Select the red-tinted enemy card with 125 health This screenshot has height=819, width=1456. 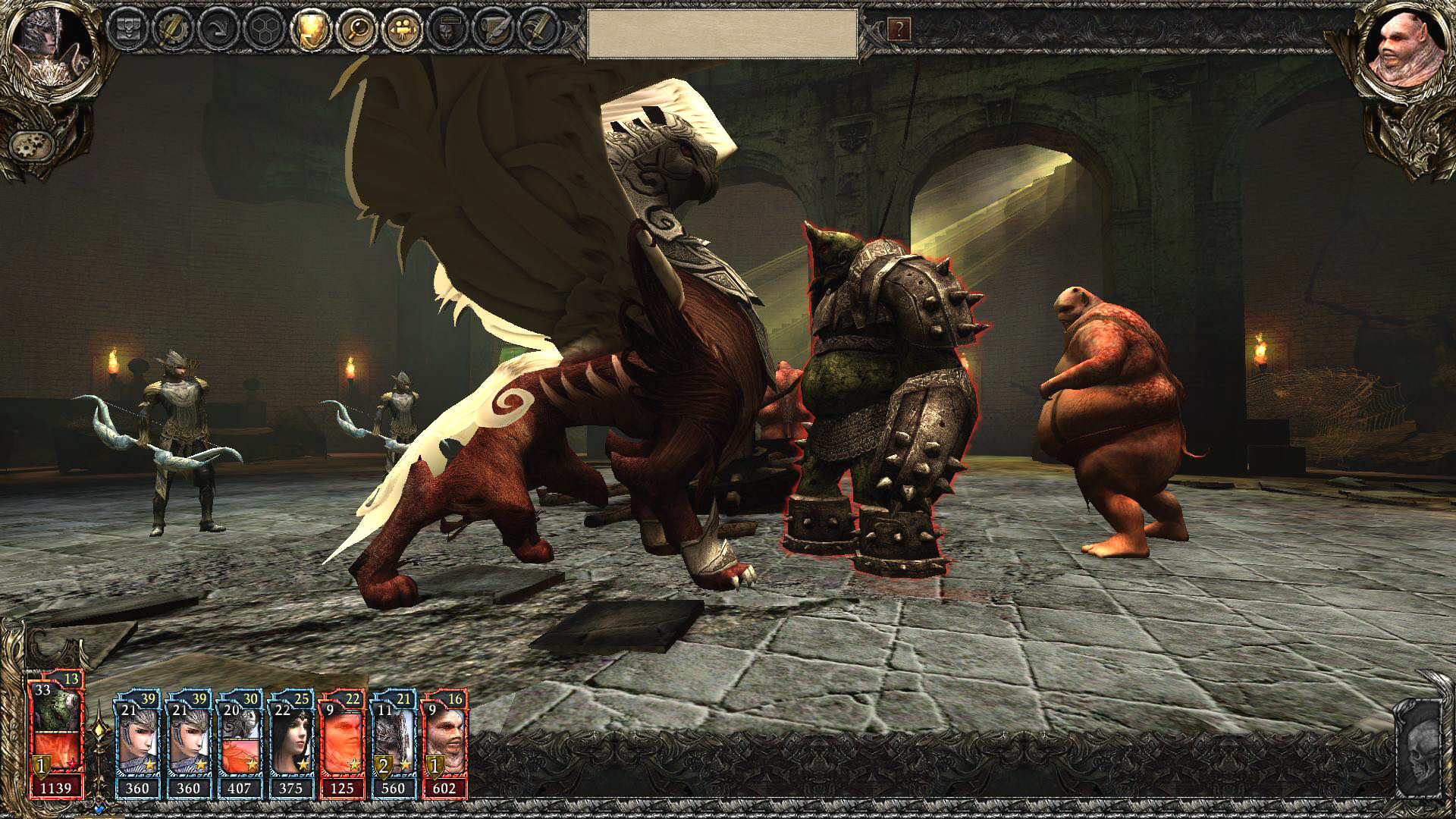pos(343,743)
